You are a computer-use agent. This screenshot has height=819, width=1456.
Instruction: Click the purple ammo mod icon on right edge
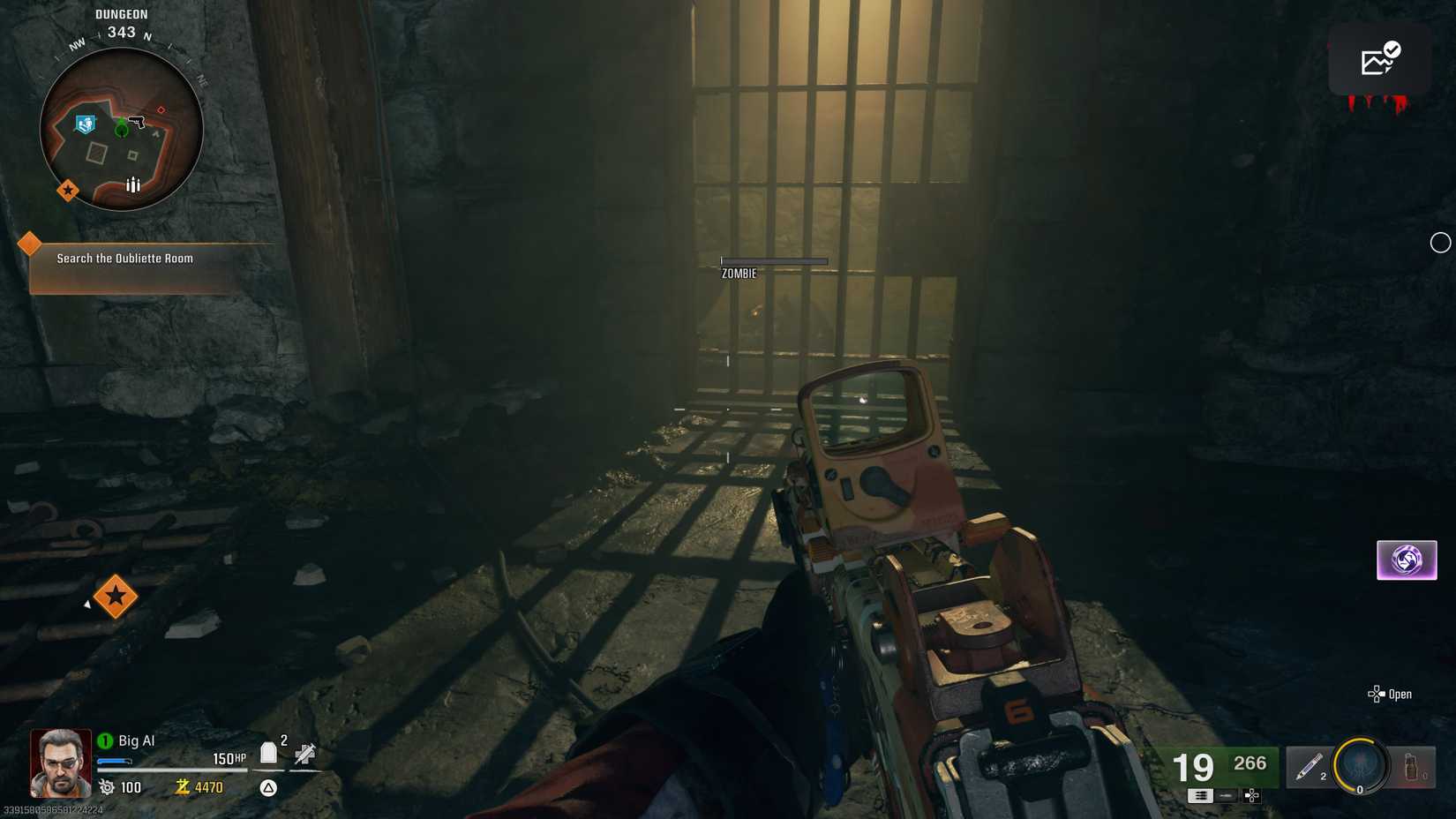click(x=1407, y=560)
